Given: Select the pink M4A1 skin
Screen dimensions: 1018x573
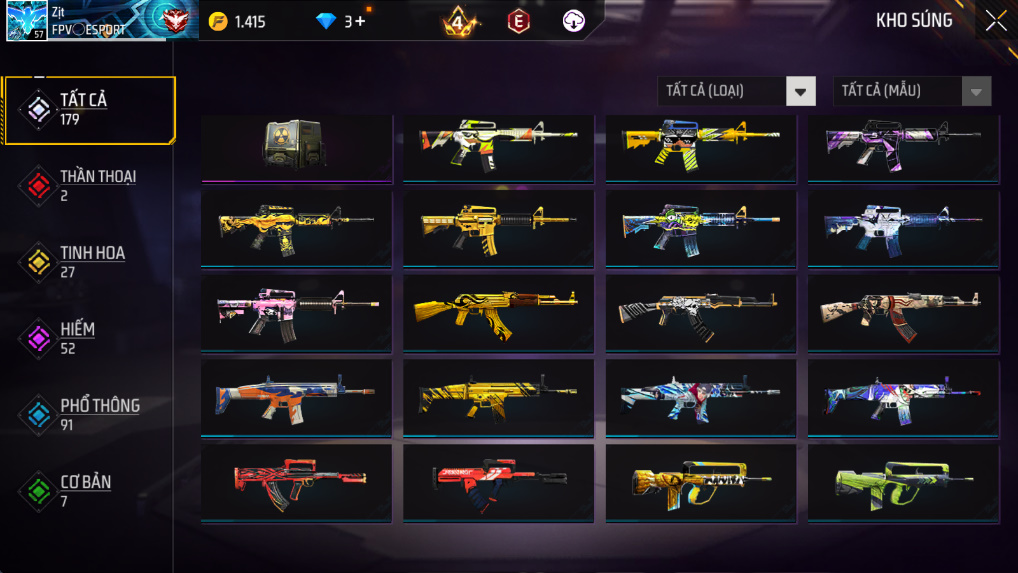Looking at the screenshot, I should tap(296, 311).
